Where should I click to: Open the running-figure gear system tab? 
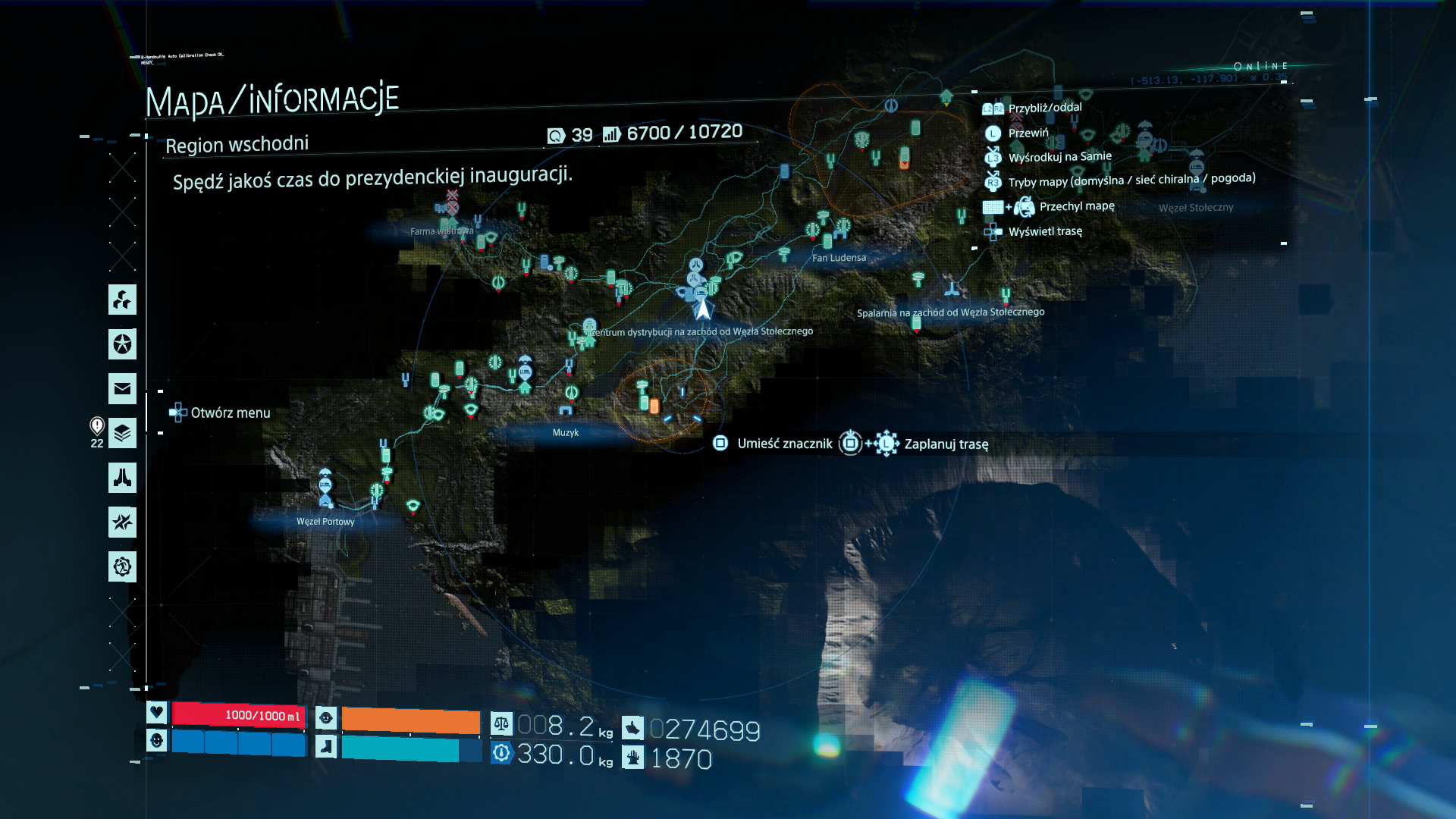tap(122, 566)
